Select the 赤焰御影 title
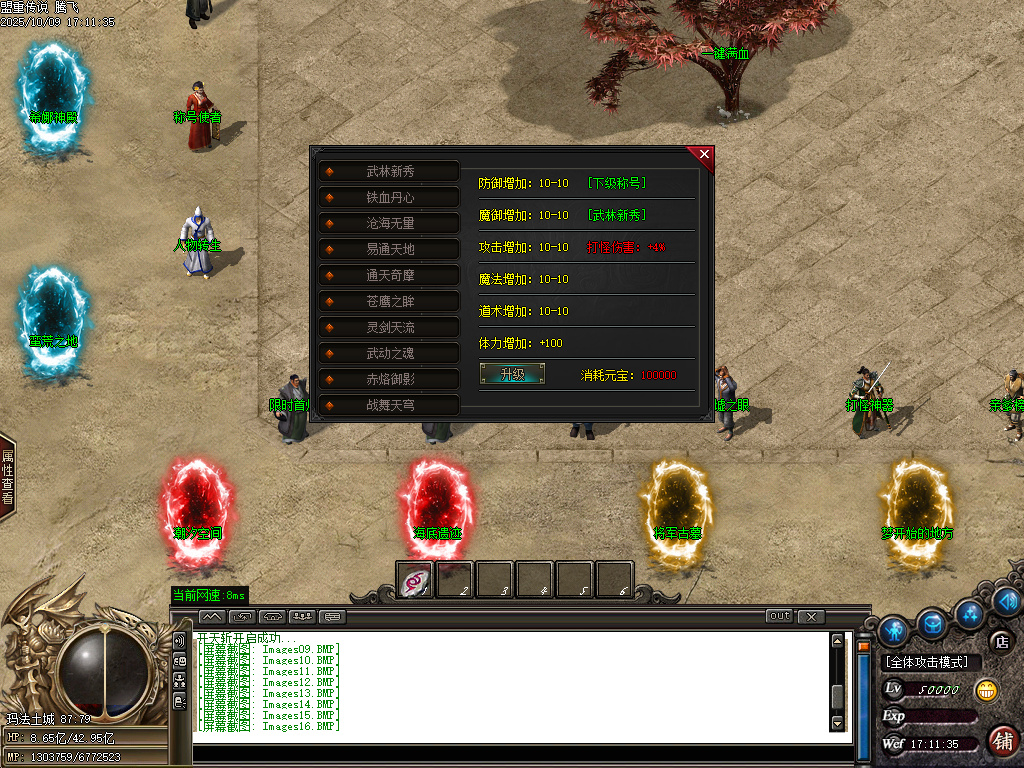The width and height of the screenshot is (1024, 768). point(389,379)
